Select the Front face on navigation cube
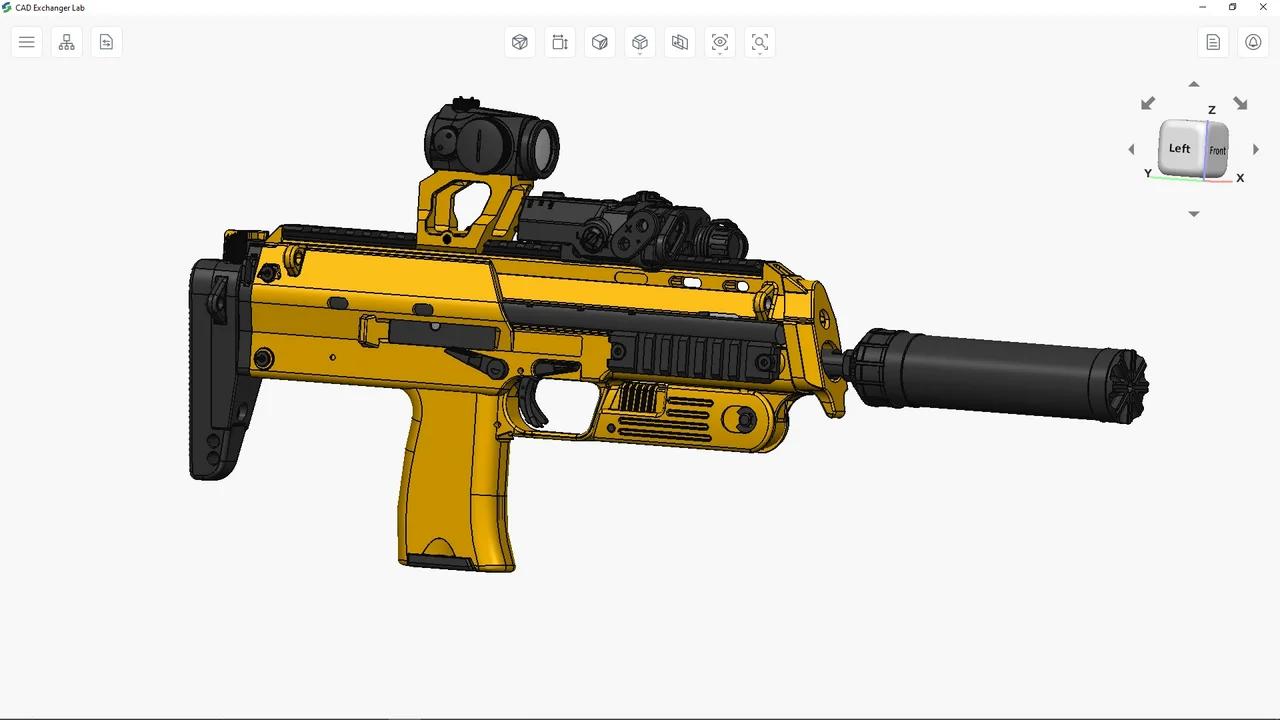 (1218, 150)
